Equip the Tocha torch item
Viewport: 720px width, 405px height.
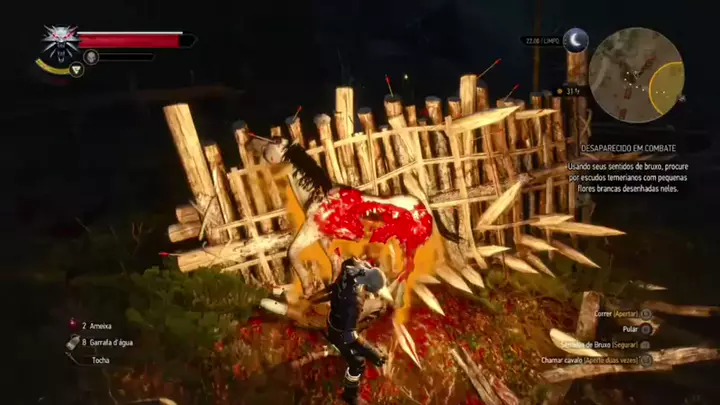(100, 360)
